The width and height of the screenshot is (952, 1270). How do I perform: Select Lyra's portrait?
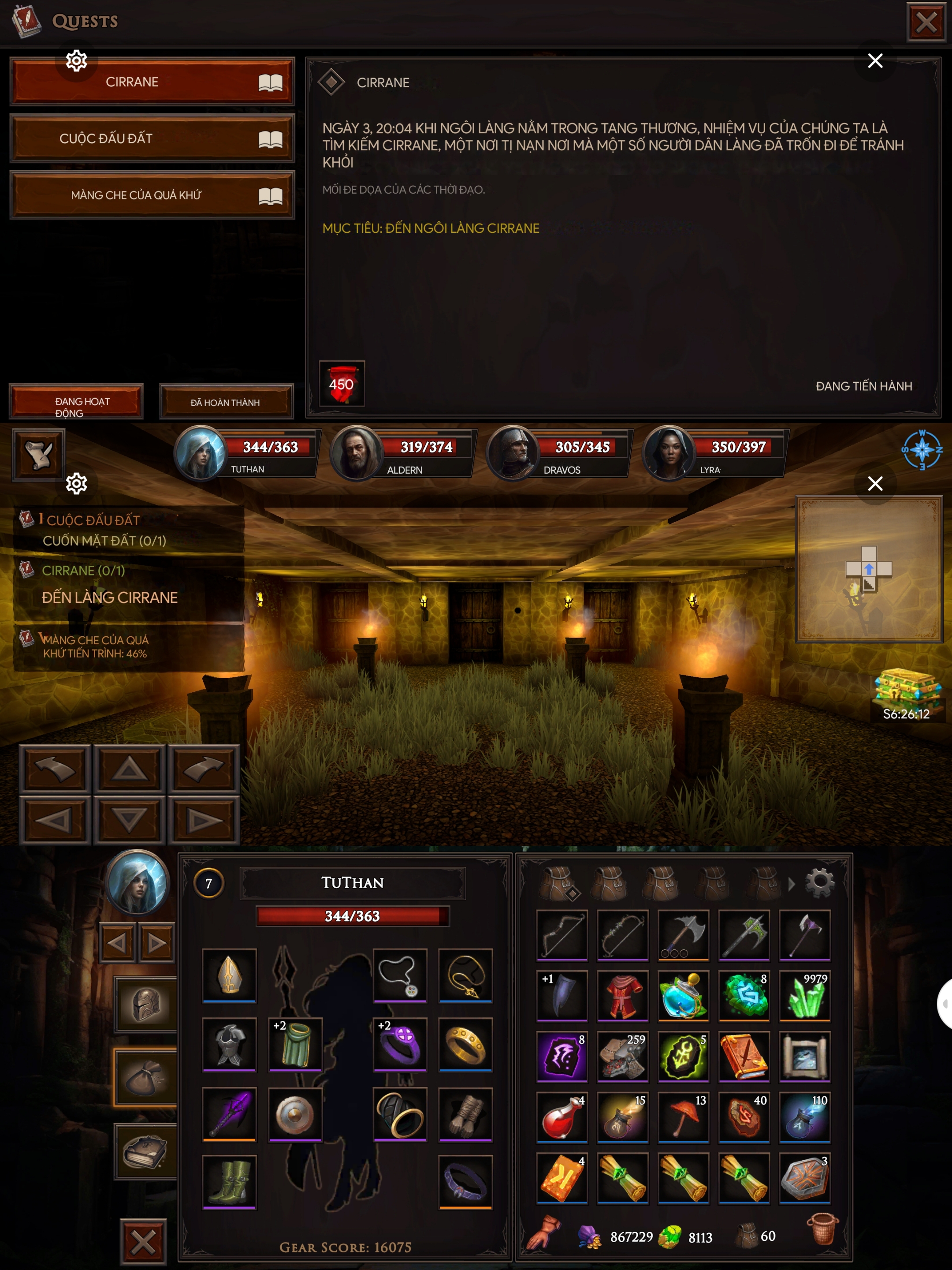pyautogui.click(x=668, y=452)
